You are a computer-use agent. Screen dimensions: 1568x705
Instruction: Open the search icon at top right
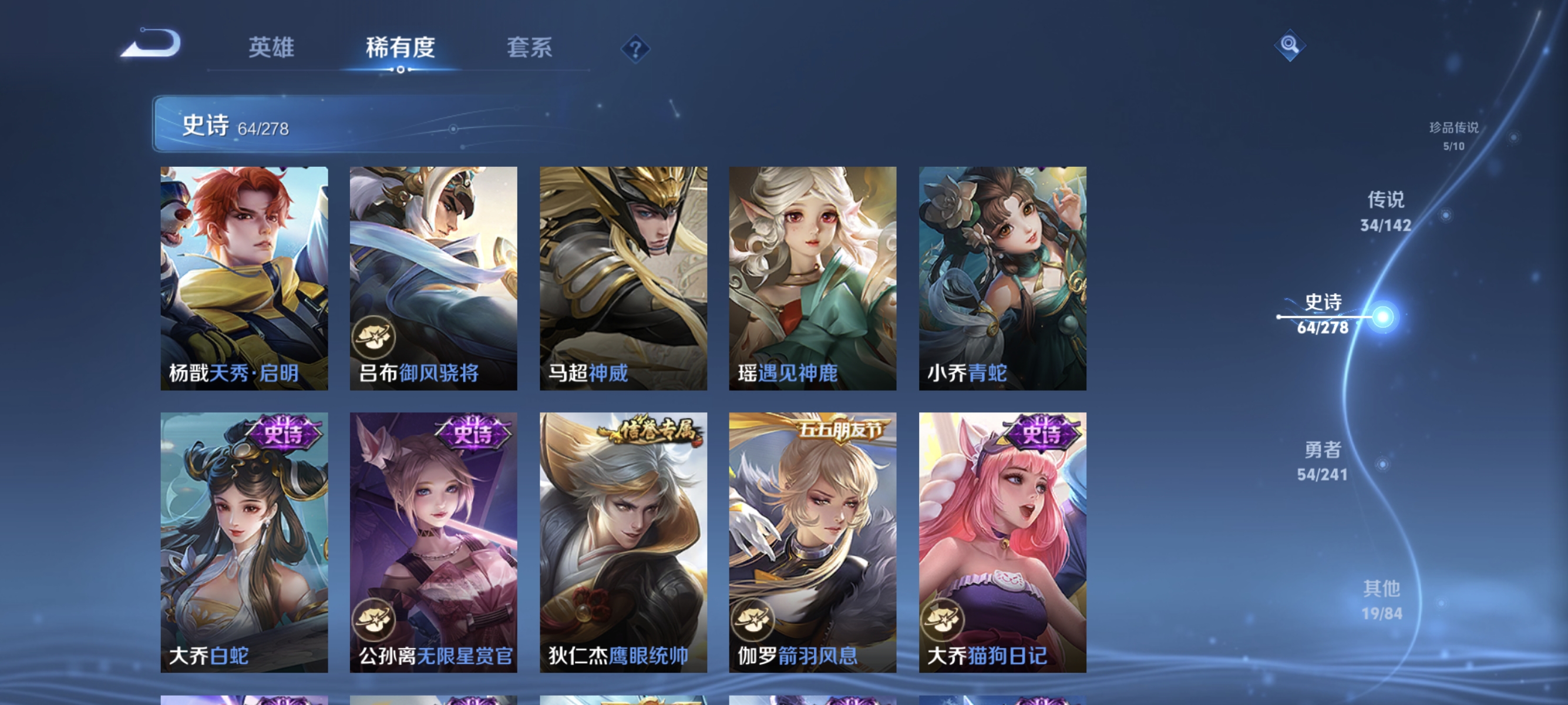(x=1290, y=46)
